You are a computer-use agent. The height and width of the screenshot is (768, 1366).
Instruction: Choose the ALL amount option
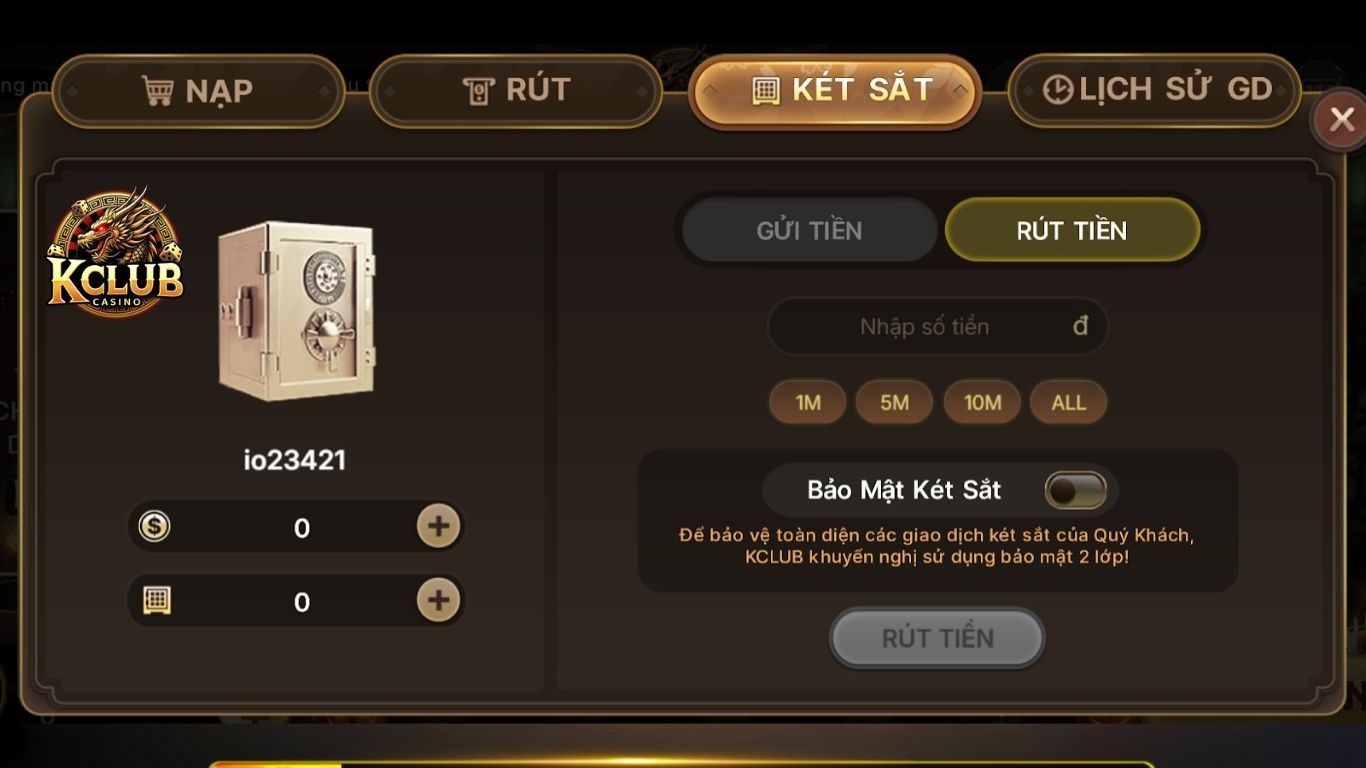click(1068, 402)
